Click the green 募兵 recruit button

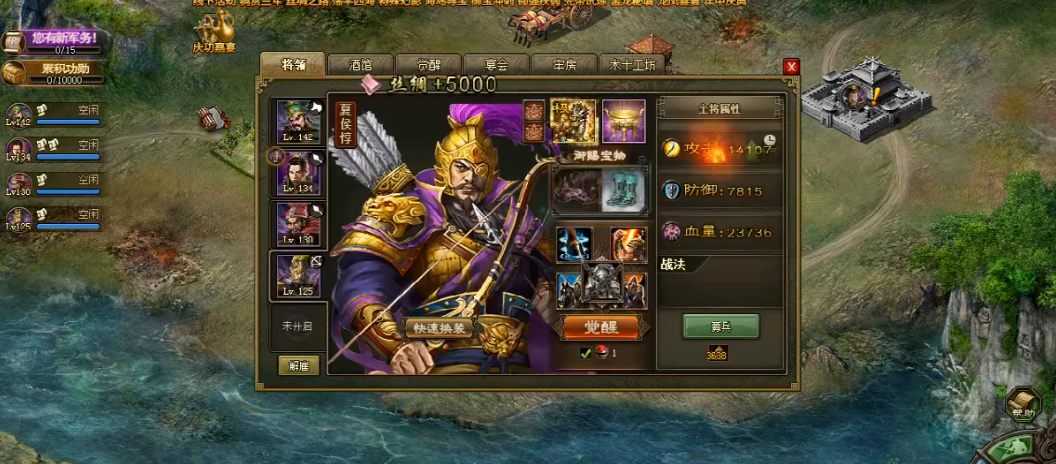721,326
